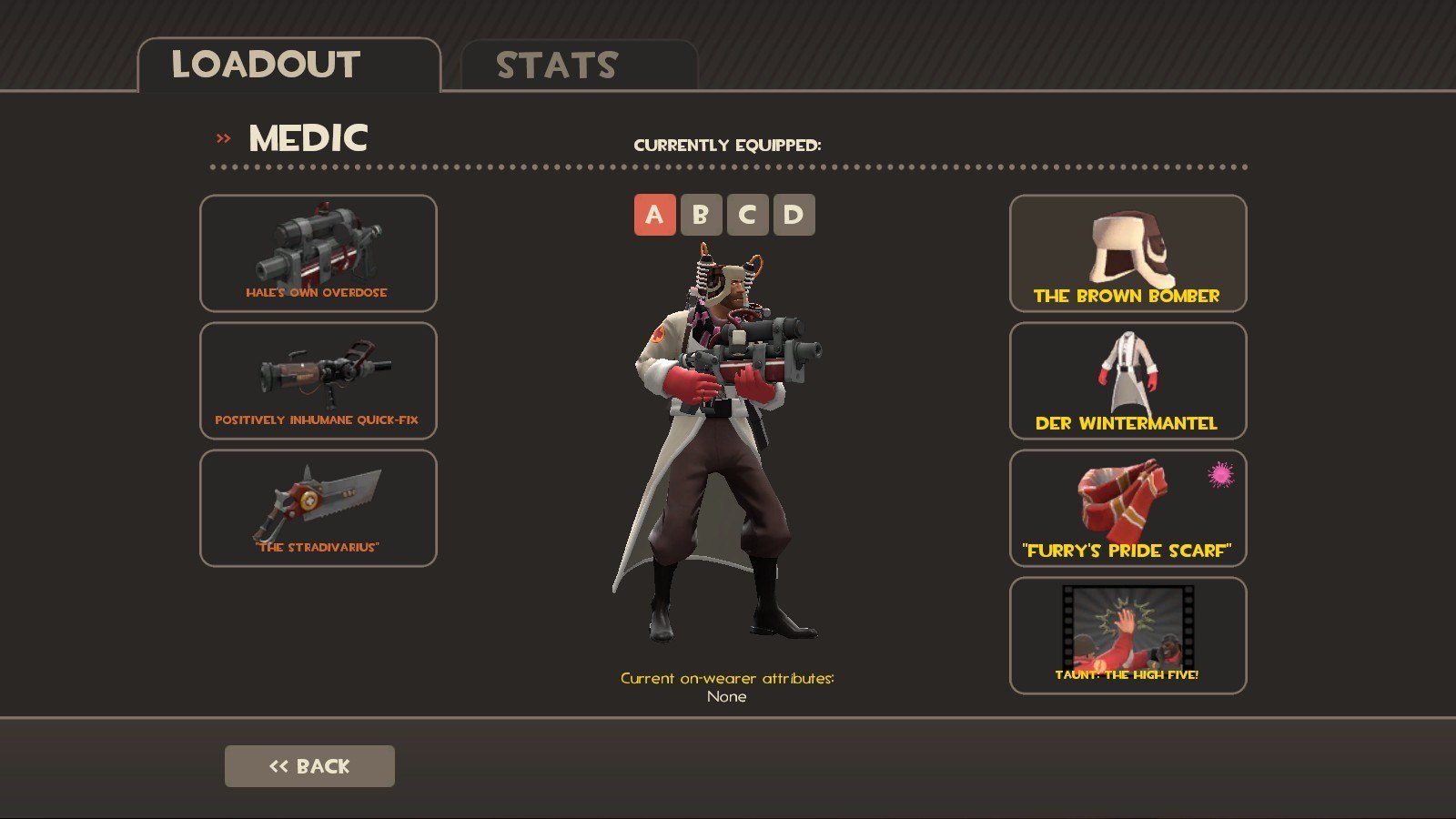1456x819 pixels.
Task: Open Positively Inhumane Quick-Fix slot
Action: coord(318,380)
